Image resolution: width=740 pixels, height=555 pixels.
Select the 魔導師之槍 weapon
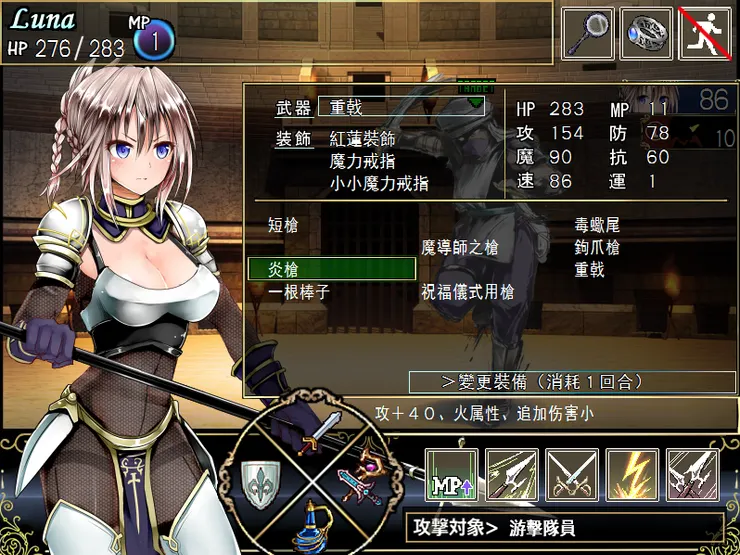[460, 247]
